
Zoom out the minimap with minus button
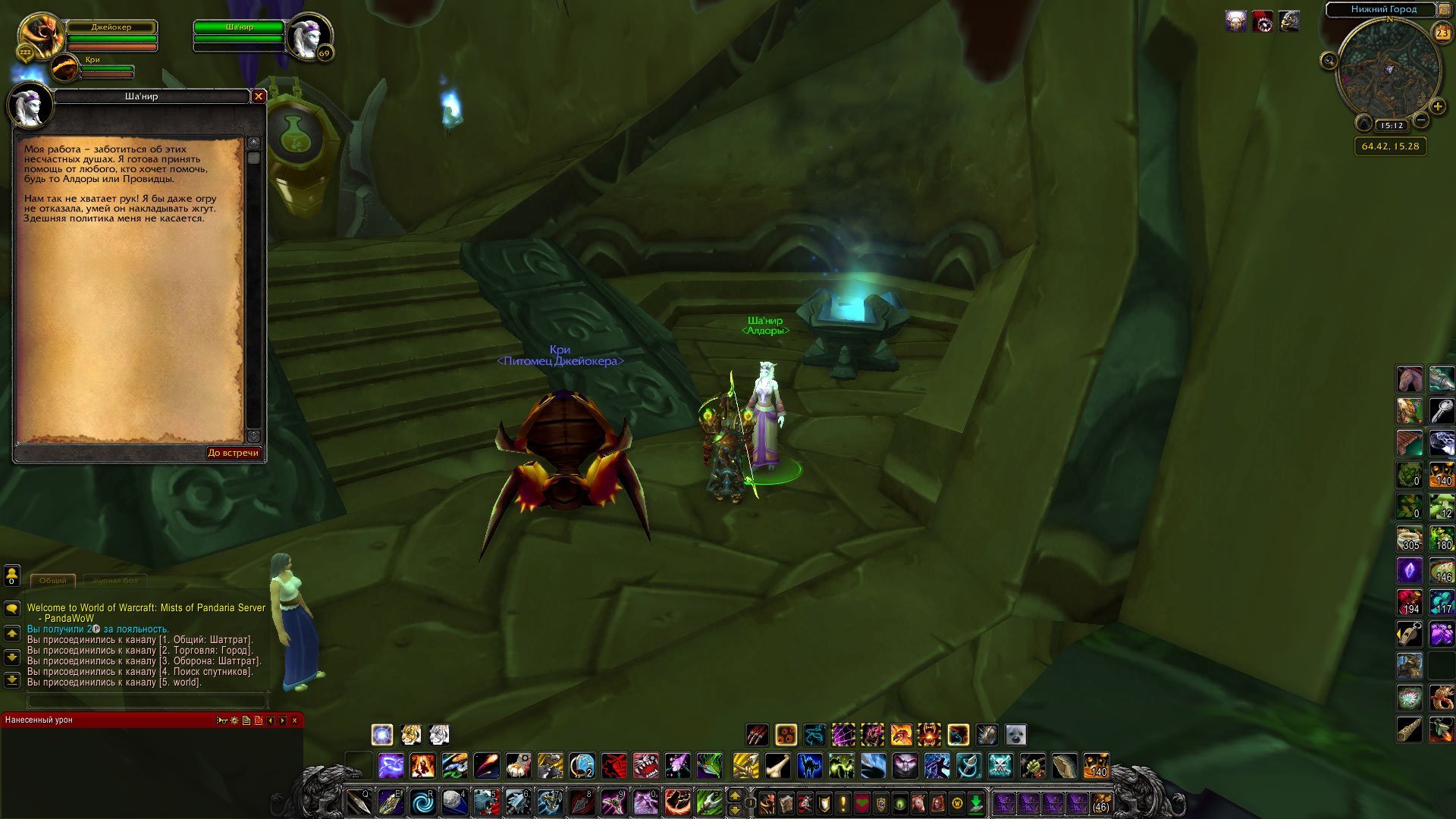[1421, 121]
